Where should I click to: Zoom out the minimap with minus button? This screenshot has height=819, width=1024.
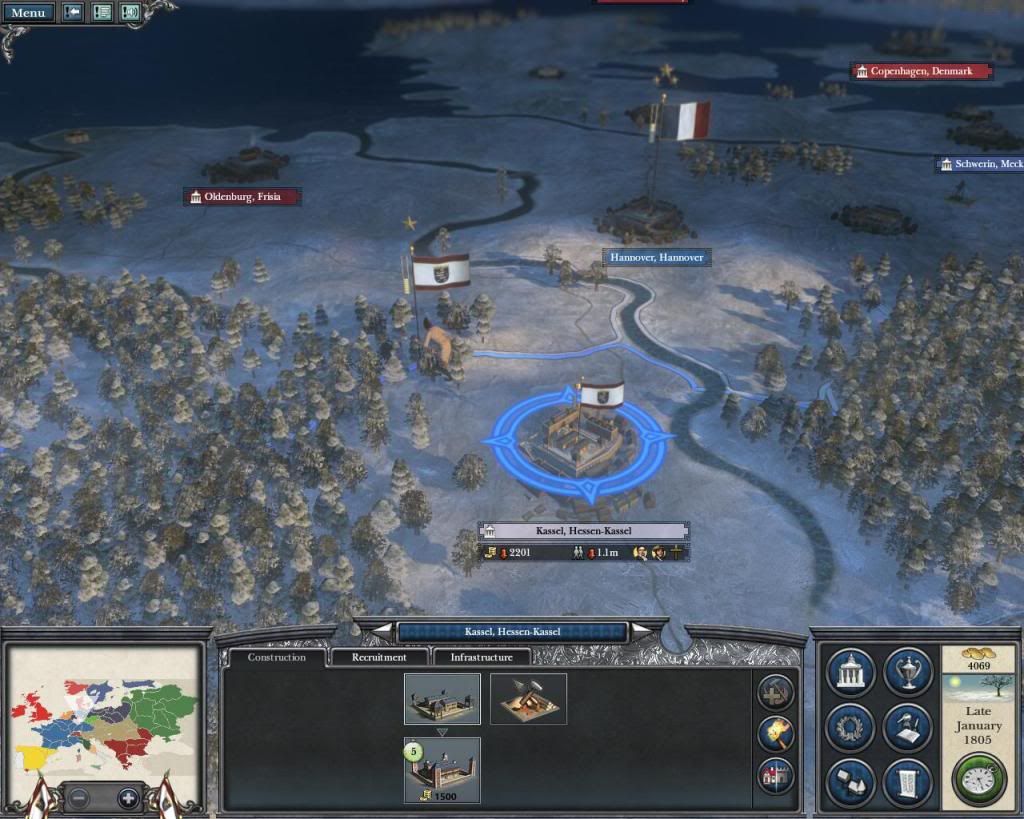(x=79, y=798)
